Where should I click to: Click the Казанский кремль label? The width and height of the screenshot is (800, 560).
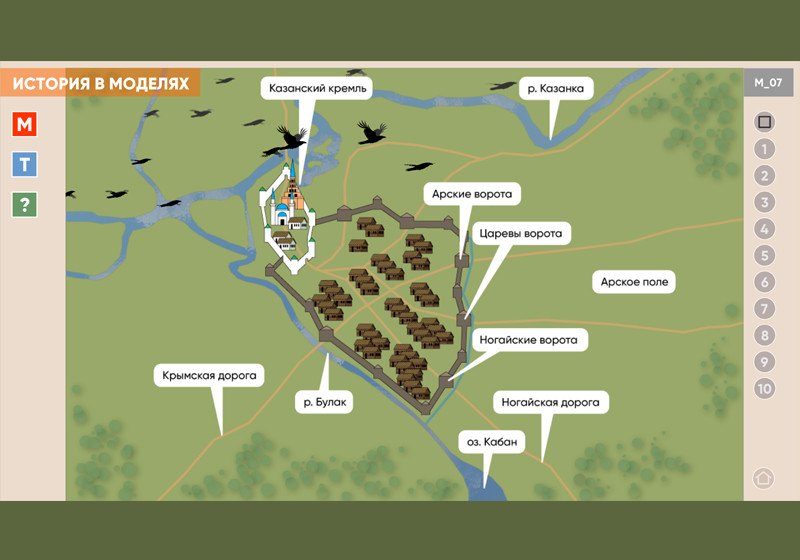(320, 89)
